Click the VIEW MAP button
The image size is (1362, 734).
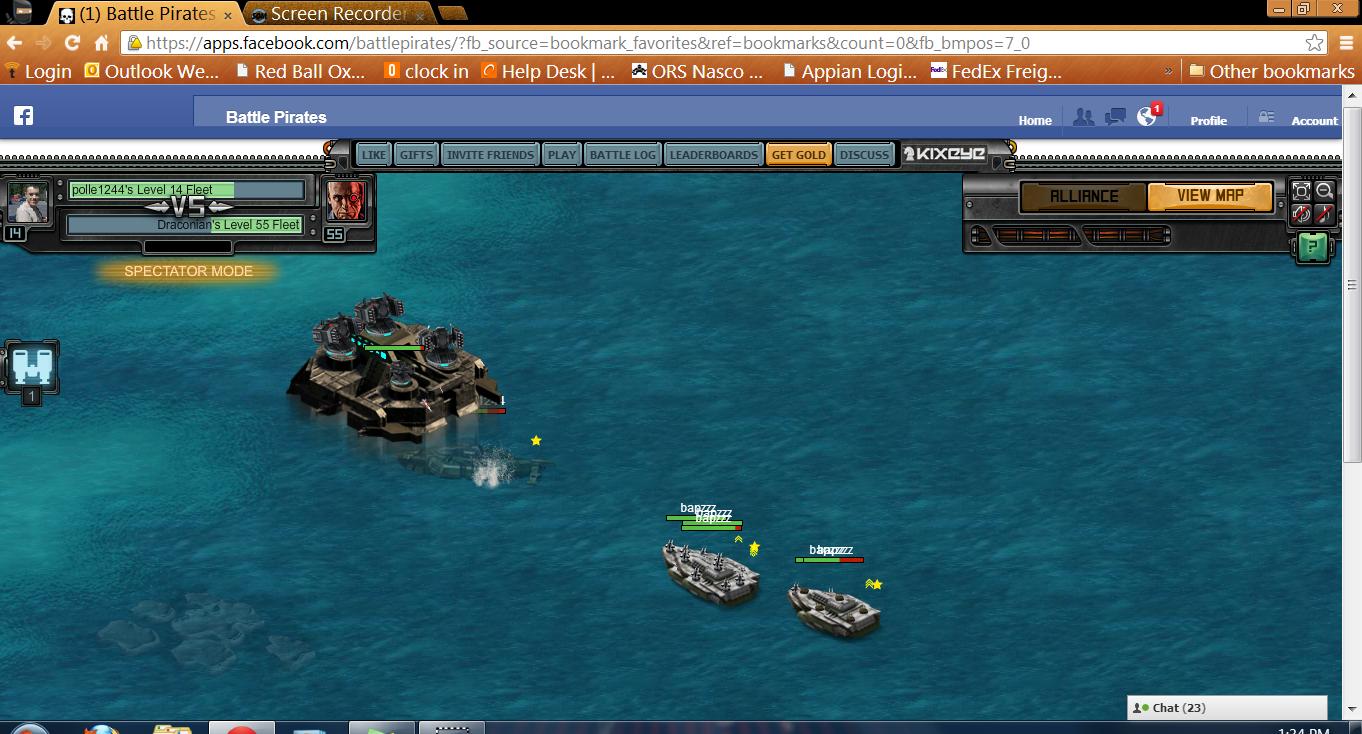click(x=1209, y=196)
